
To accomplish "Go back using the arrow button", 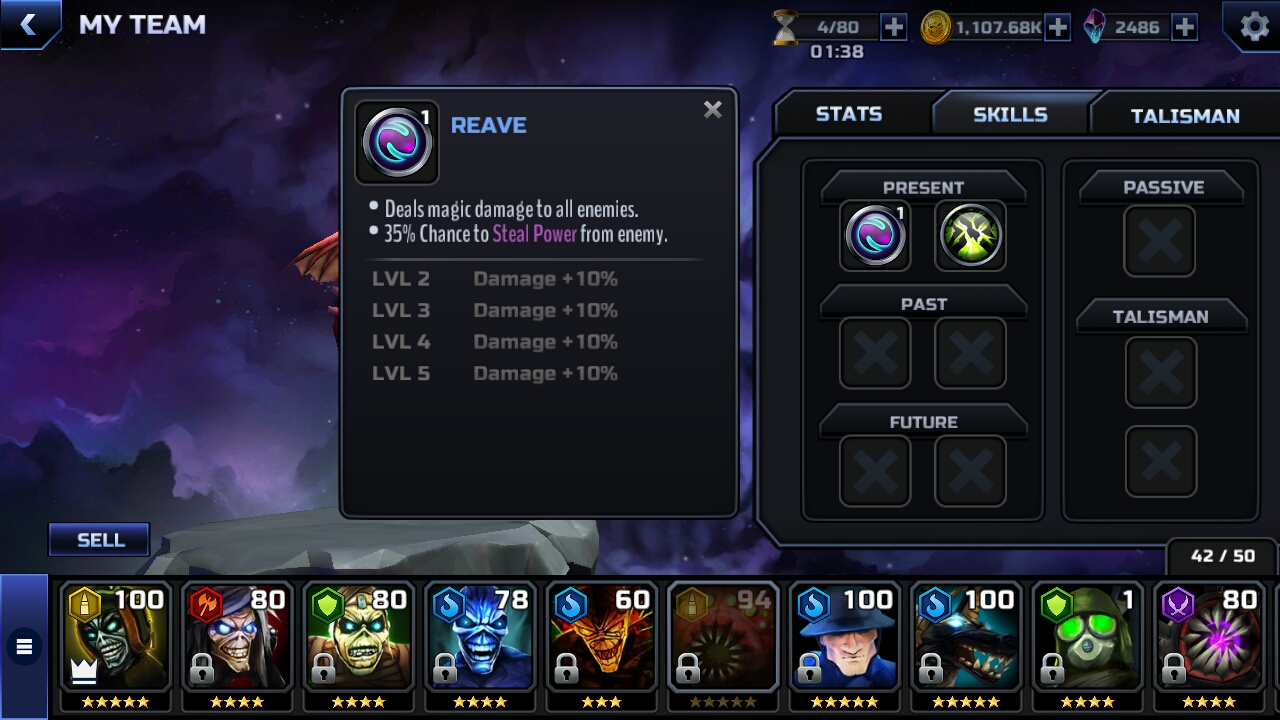I will (x=28, y=25).
